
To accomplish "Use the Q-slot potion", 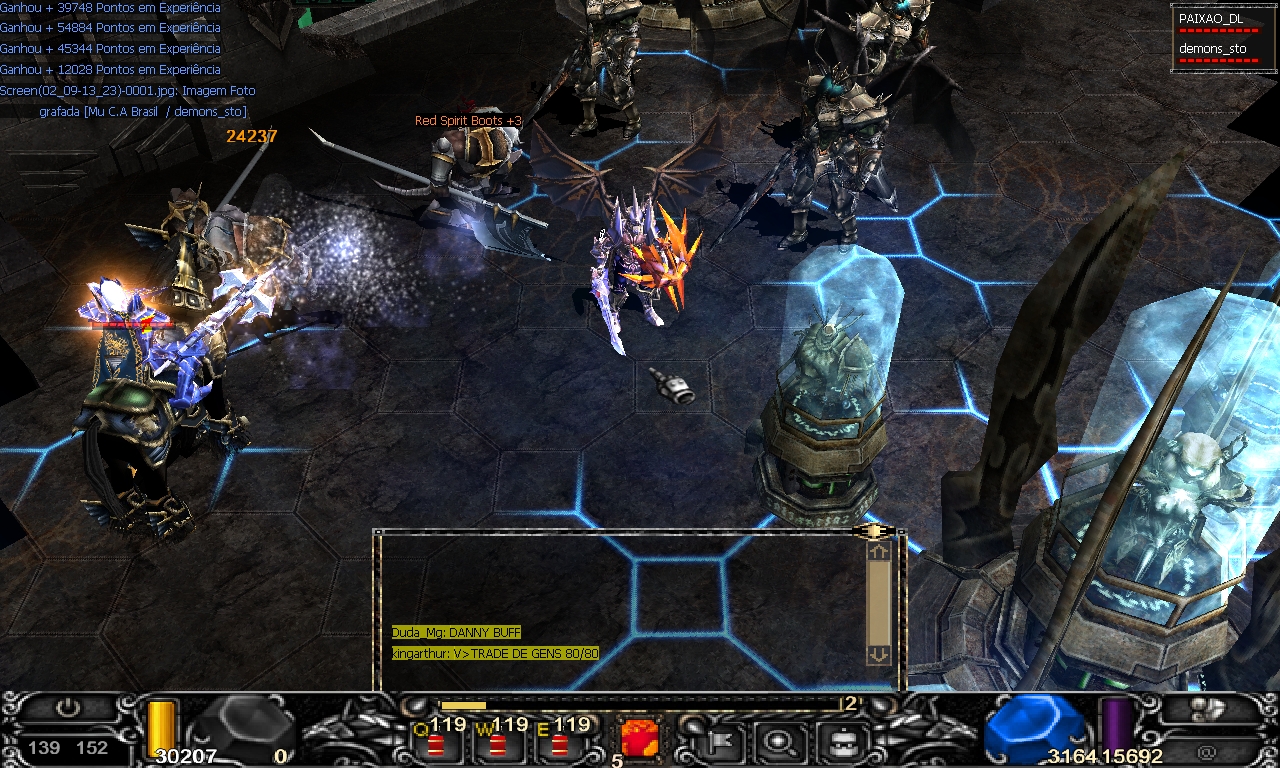I will coord(436,743).
